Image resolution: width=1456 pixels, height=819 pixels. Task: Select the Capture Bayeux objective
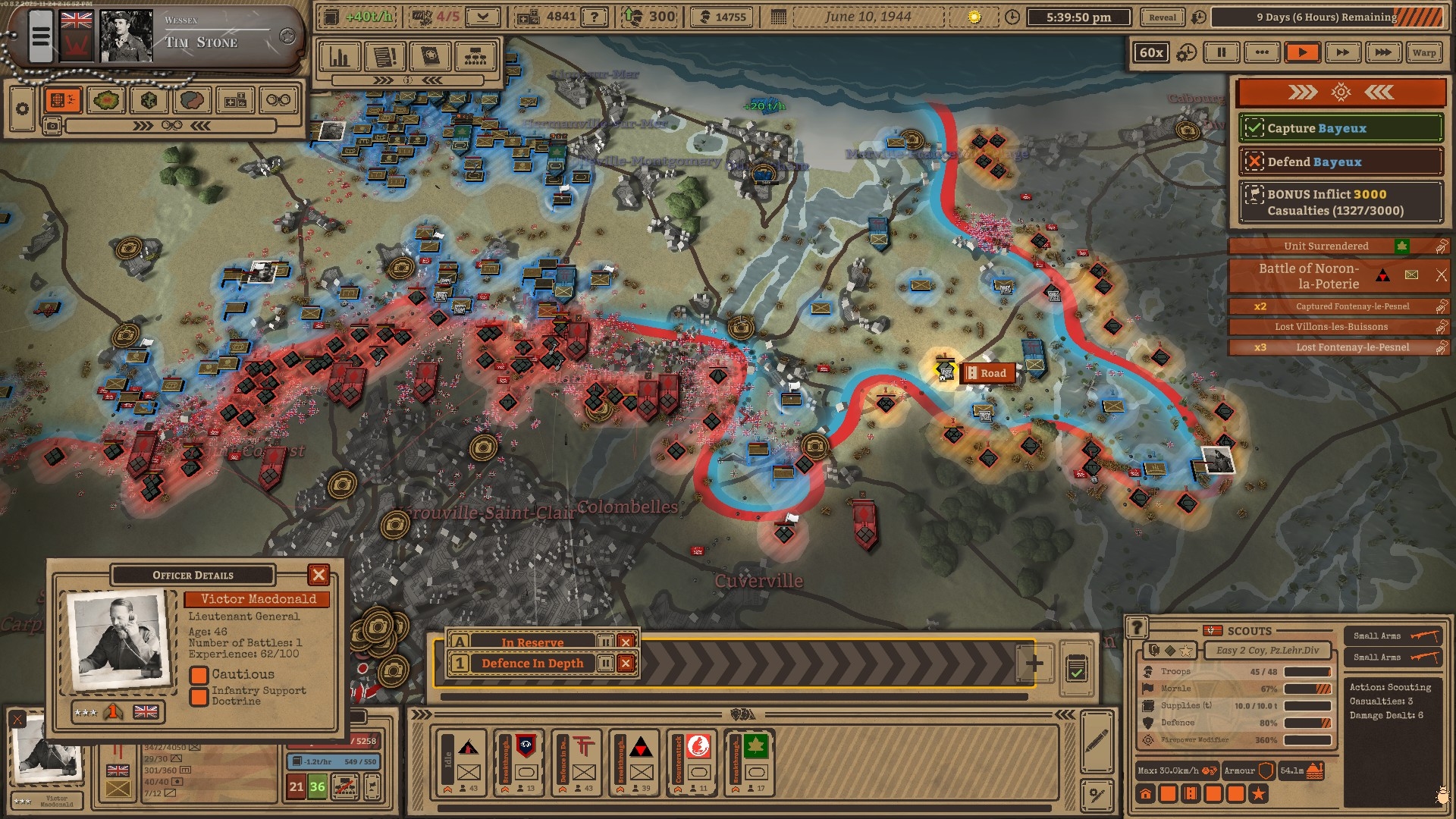(1340, 128)
